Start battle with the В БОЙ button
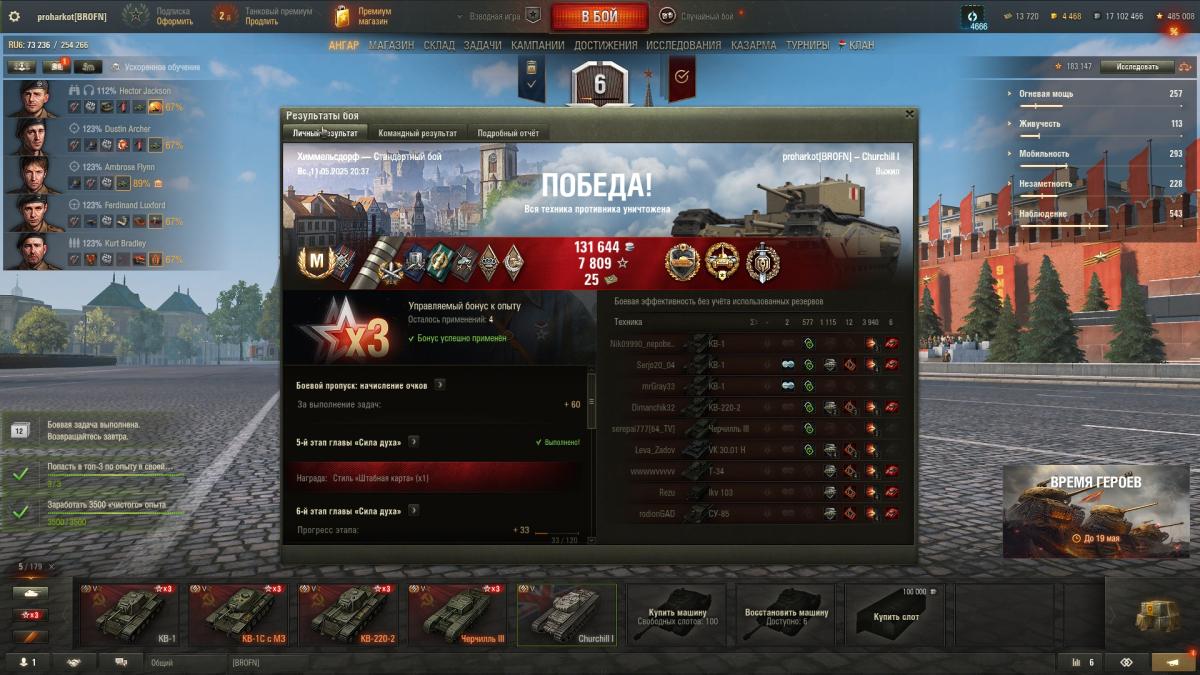 click(599, 16)
